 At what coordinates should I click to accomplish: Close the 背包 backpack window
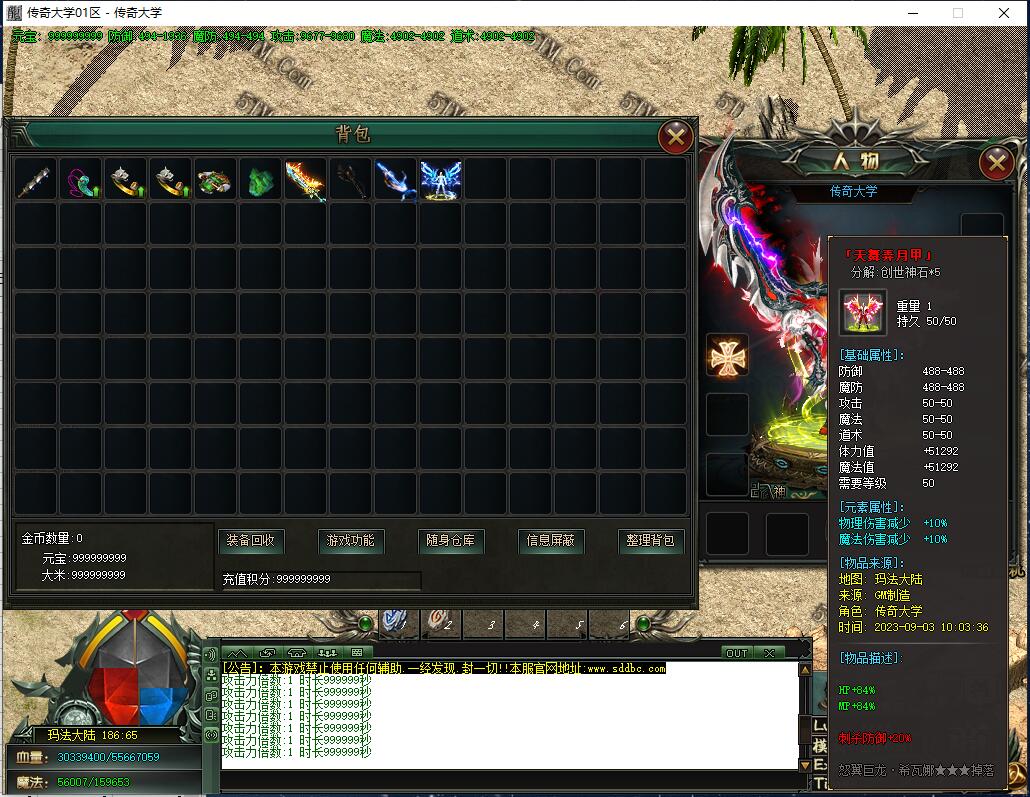[x=676, y=137]
